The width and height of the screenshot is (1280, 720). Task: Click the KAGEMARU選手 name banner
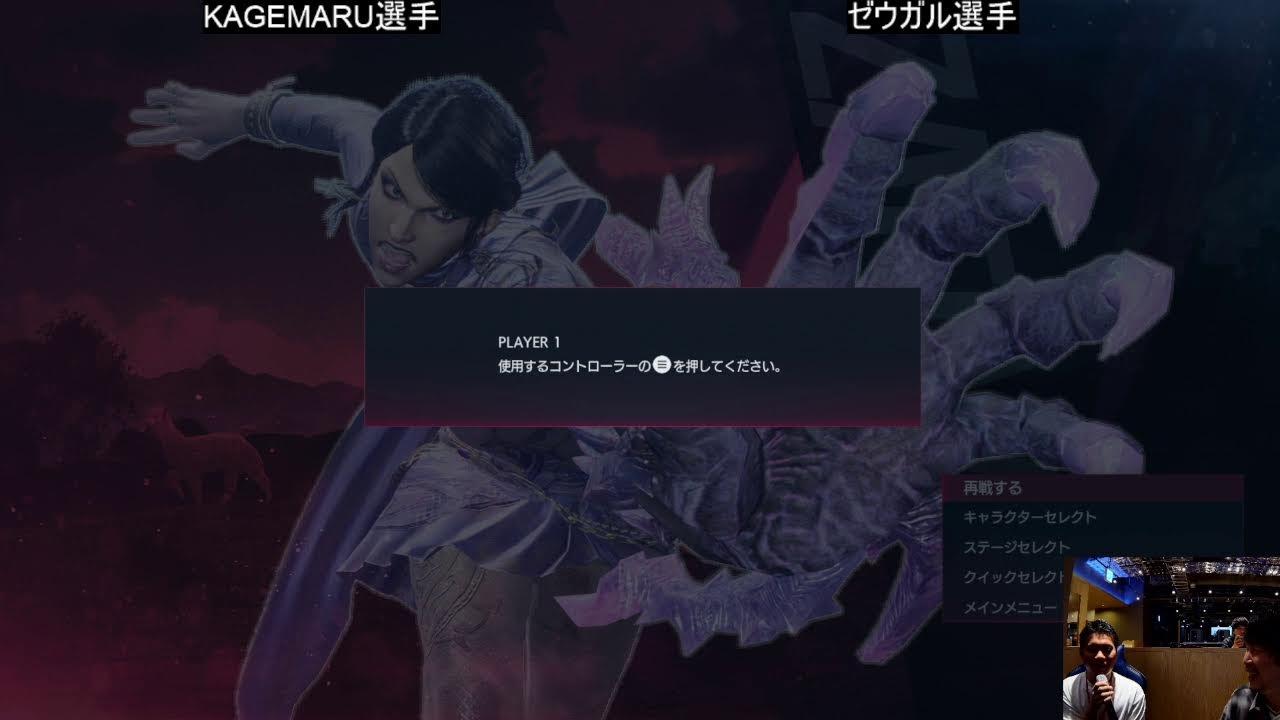click(320, 17)
